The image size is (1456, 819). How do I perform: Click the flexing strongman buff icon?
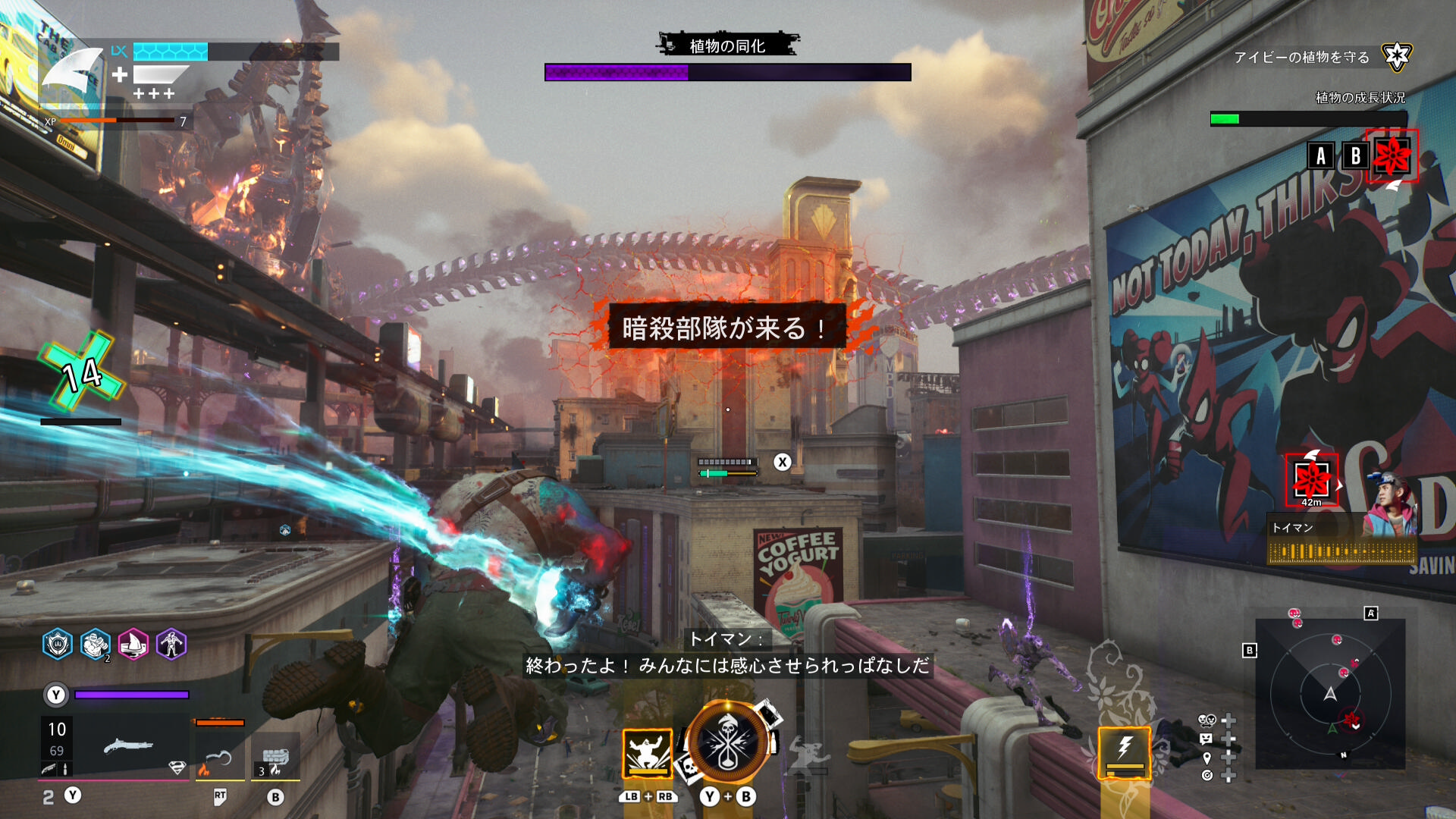click(96, 645)
